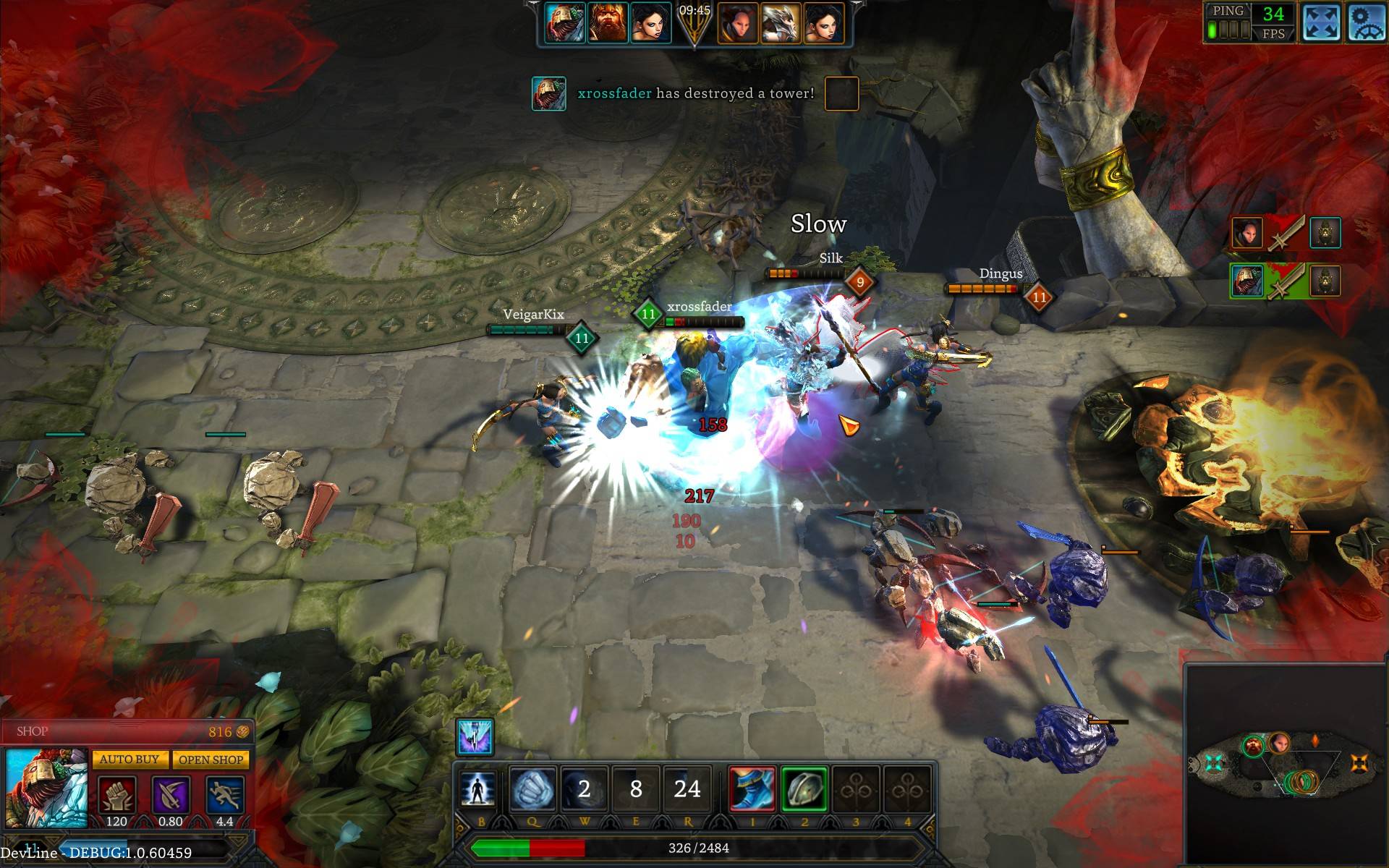The width and height of the screenshot is (1389, 868).
Task: Click the tower-destroyed notification portrait
Action: coord(549,93)
